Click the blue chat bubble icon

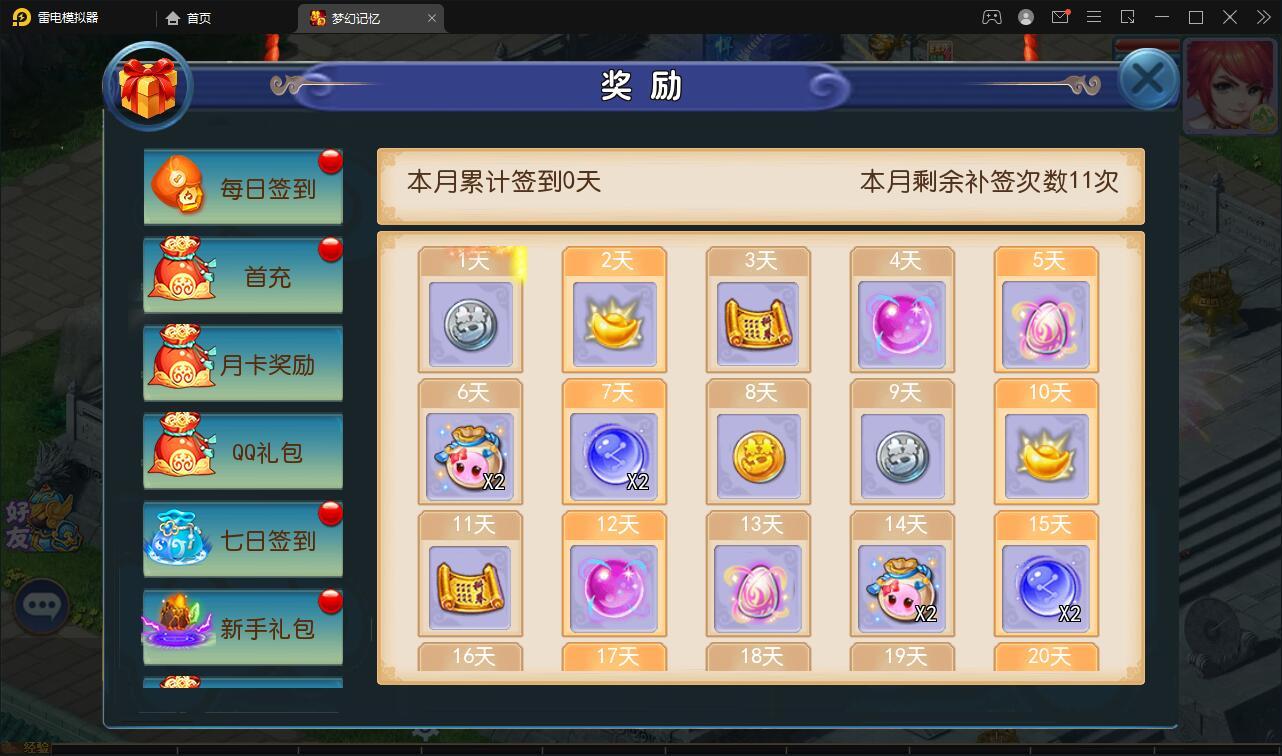42,607
